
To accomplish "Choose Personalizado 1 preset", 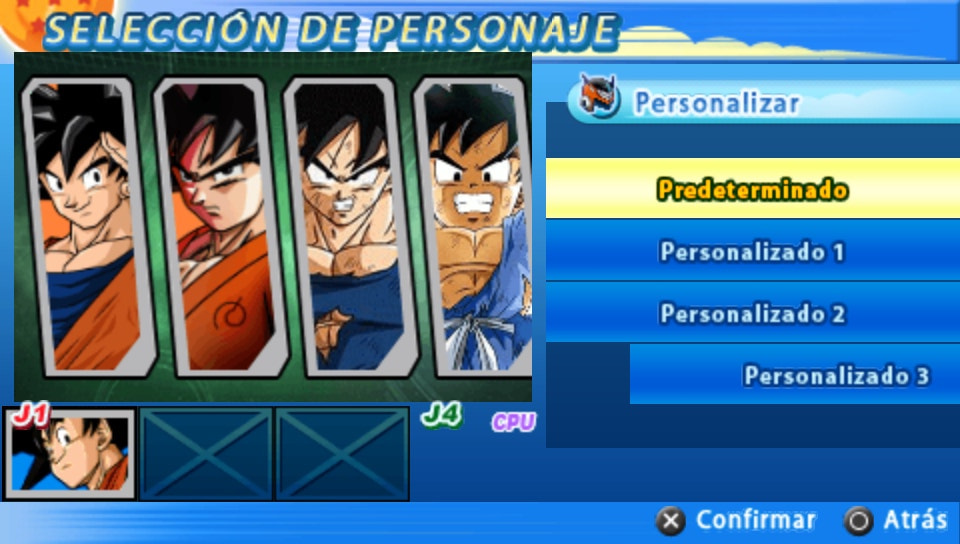I will (x=752, y=251).
